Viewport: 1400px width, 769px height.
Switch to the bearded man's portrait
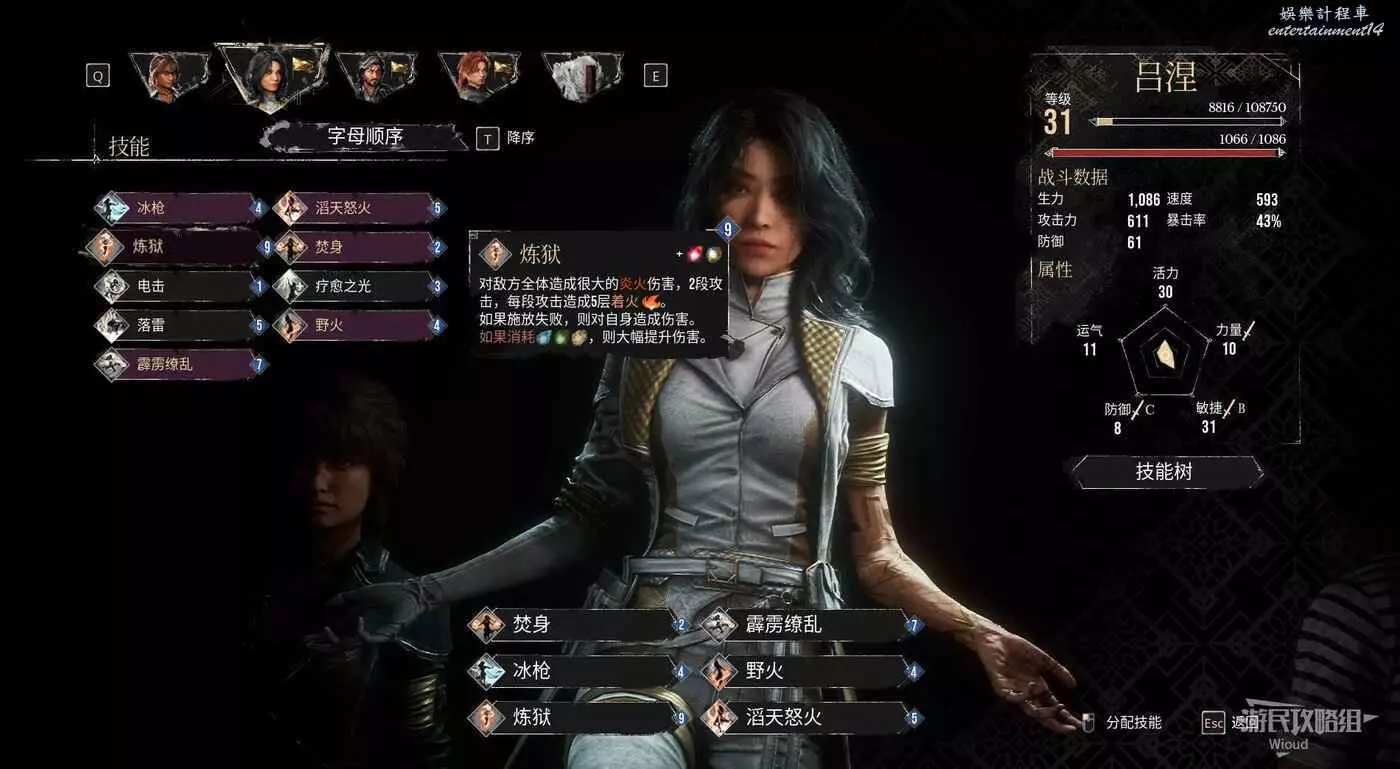[373, 75]
